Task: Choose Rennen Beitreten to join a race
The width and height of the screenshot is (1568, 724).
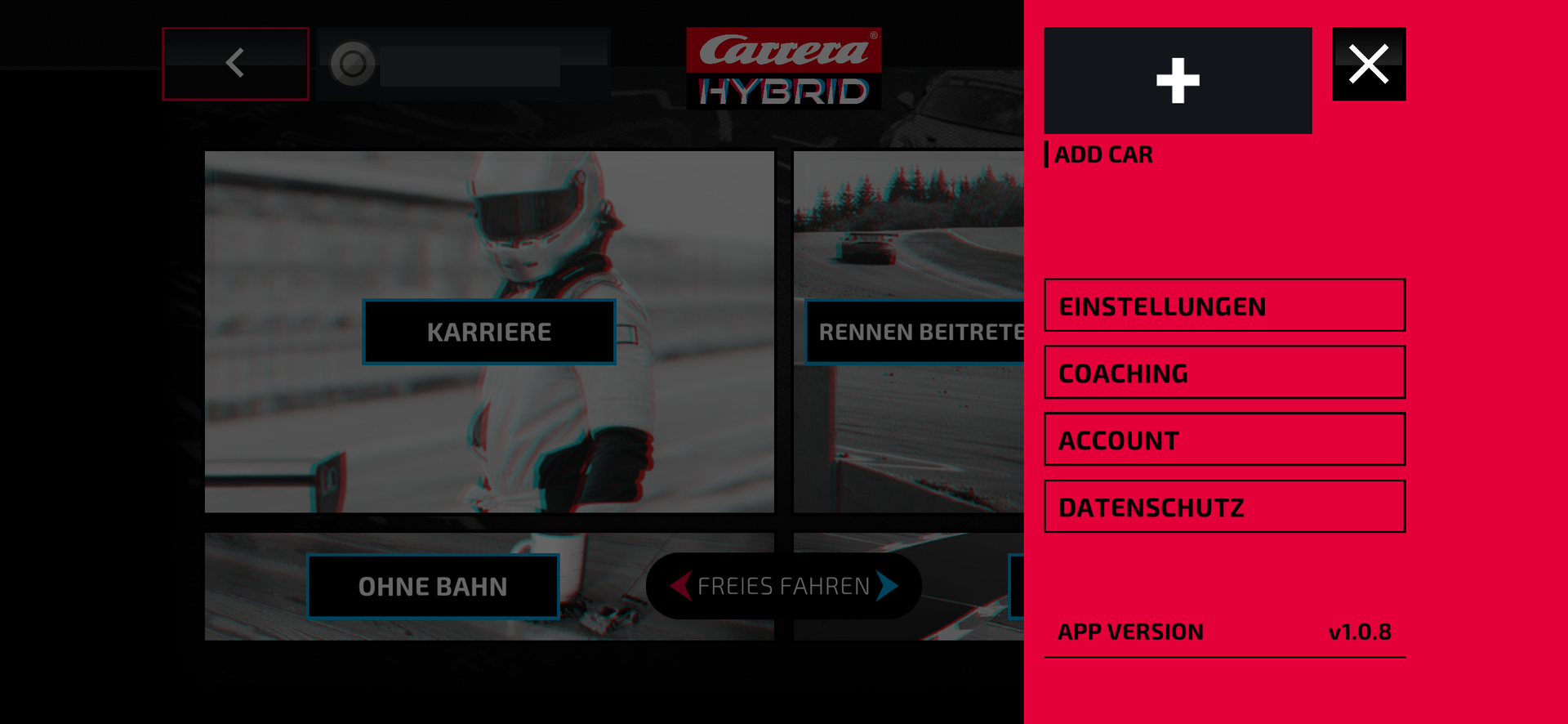Action: (x=915, y=332)
